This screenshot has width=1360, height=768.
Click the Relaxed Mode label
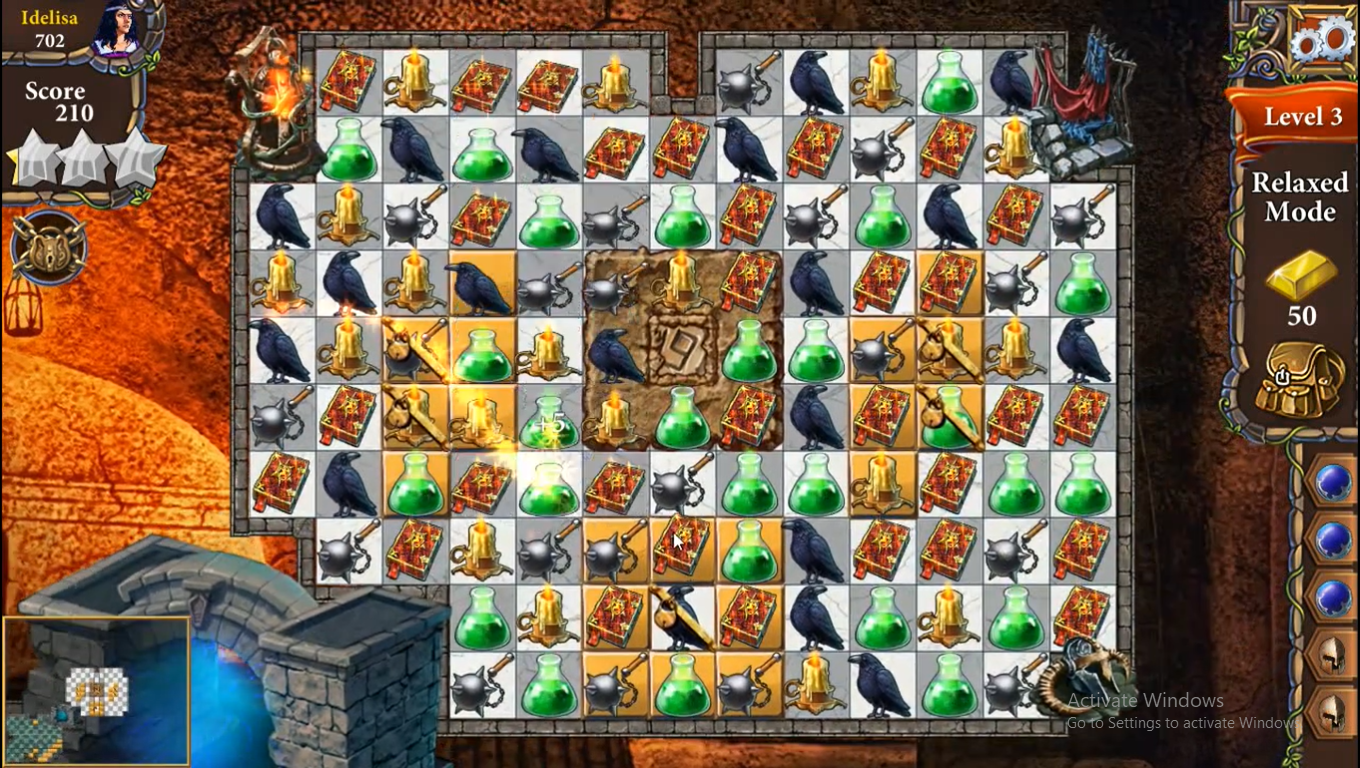tap(1298, 197)
